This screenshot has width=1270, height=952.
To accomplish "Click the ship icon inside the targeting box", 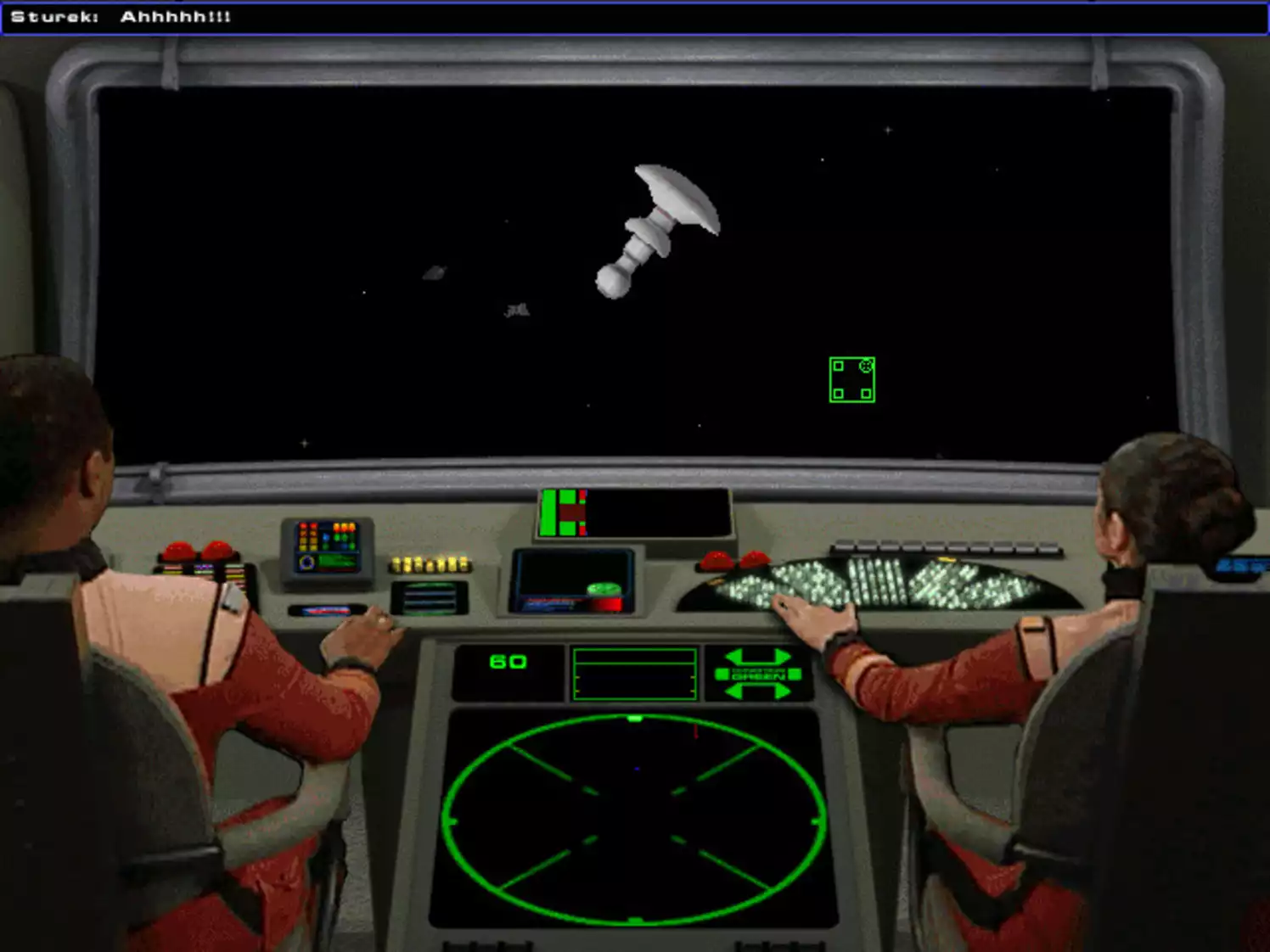I will click(x=865, y=366).
